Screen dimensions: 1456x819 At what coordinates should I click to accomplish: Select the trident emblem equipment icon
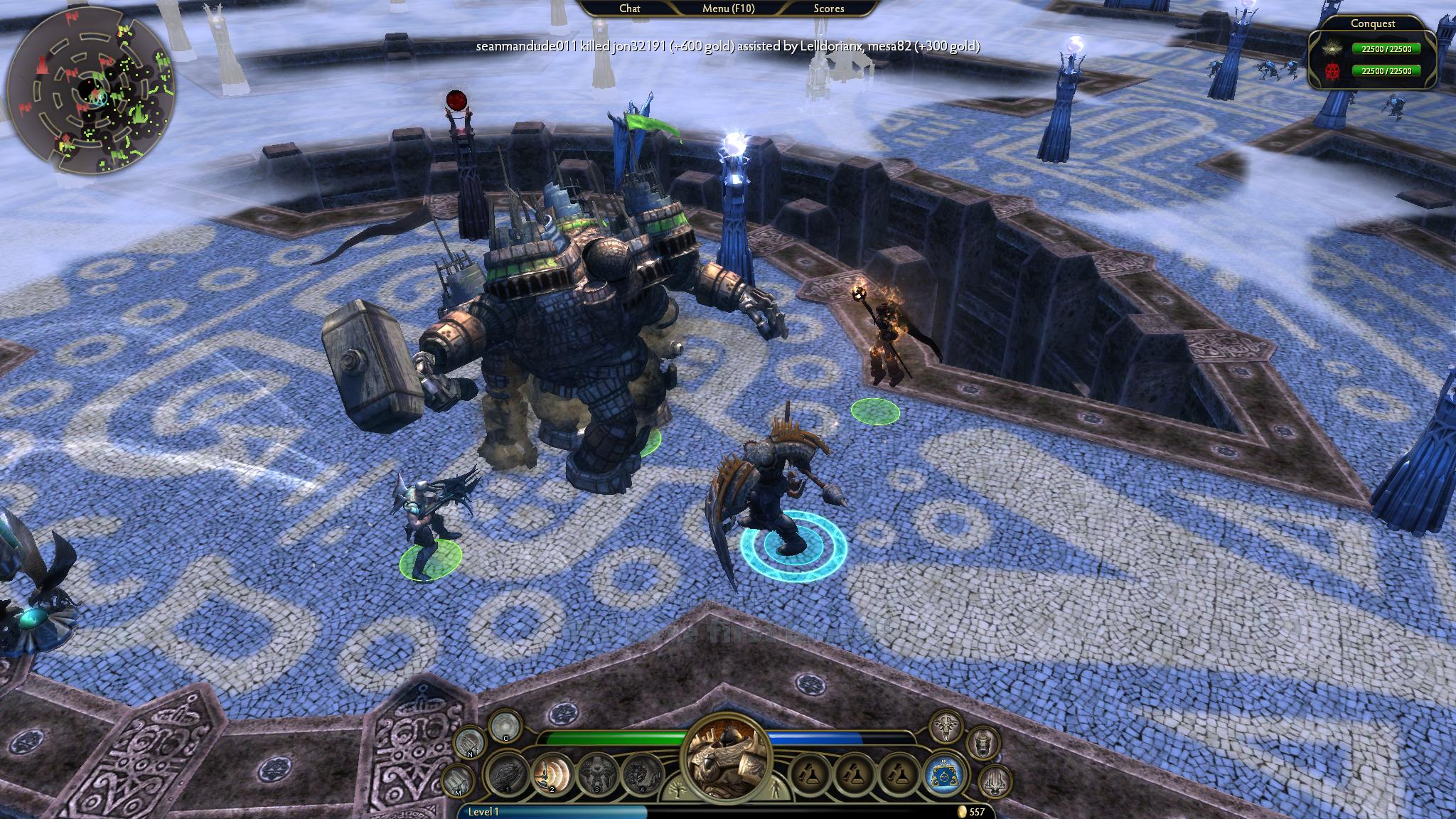pyautogui.click(x=995, y=781)
